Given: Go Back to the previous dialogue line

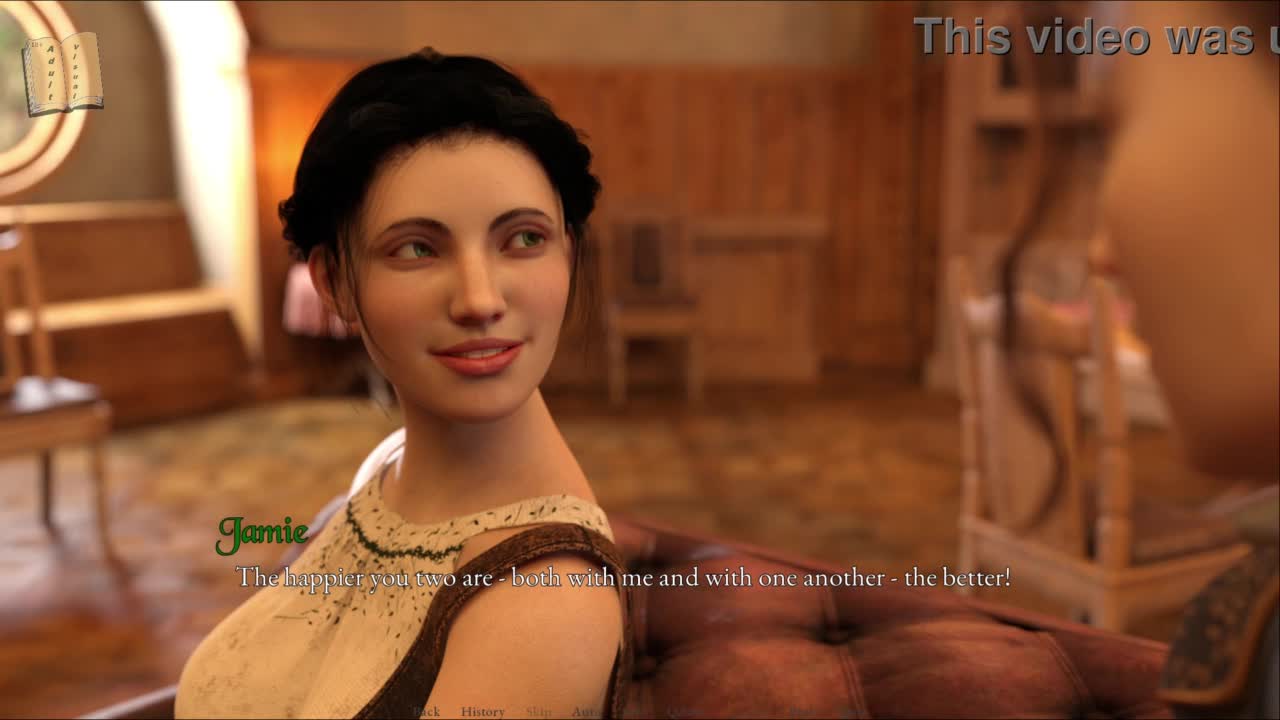Looking at the screenshot, I should pyautogui.click(x=427, y=712).
